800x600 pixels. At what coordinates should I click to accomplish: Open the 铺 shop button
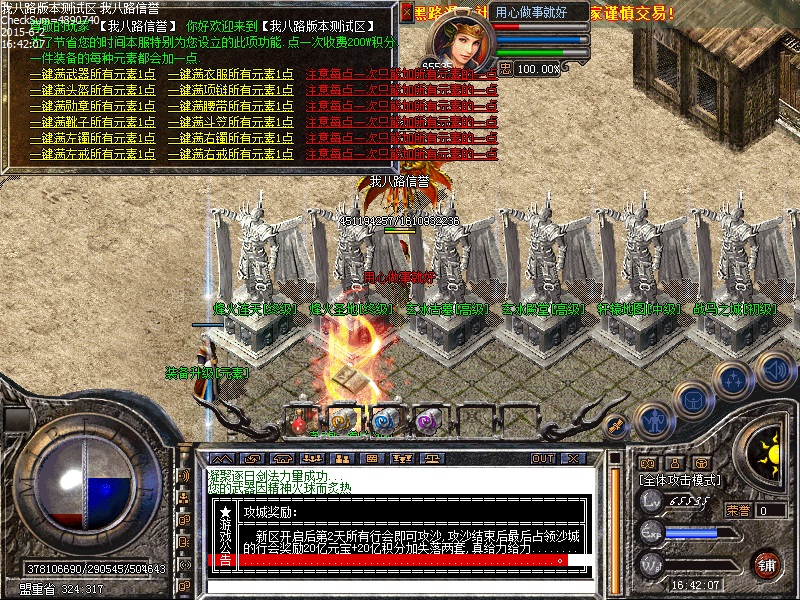(x=767, y=564)
